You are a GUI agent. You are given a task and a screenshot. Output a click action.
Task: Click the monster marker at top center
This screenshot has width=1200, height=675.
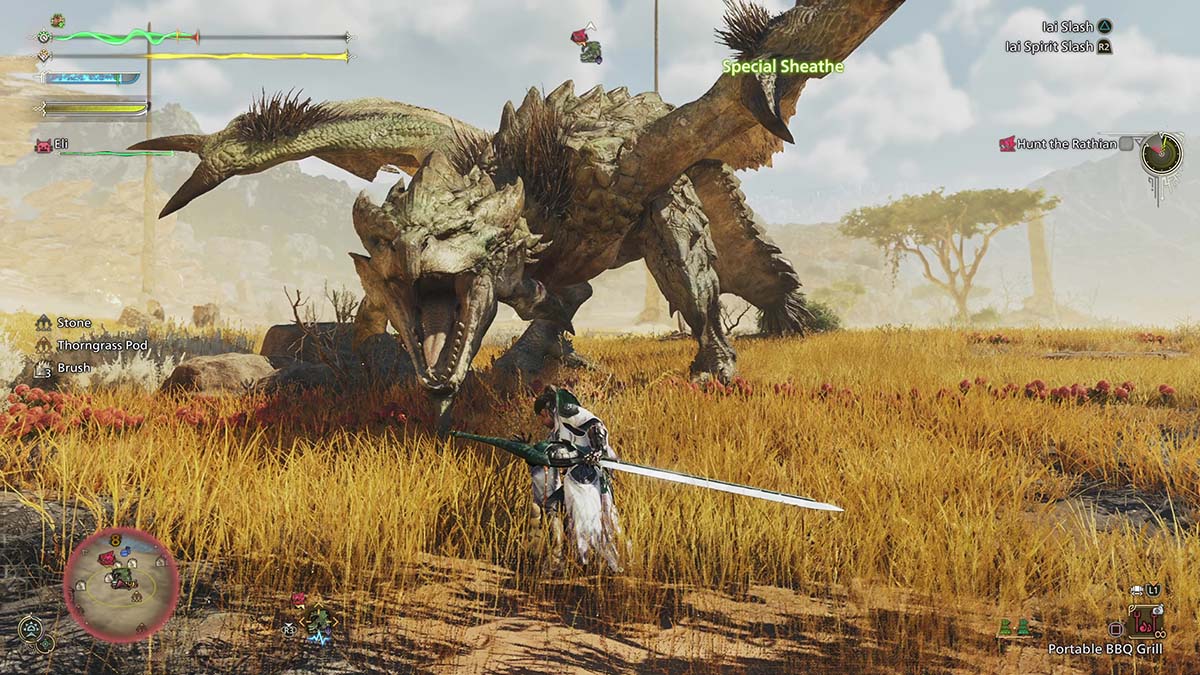[587, 44]
